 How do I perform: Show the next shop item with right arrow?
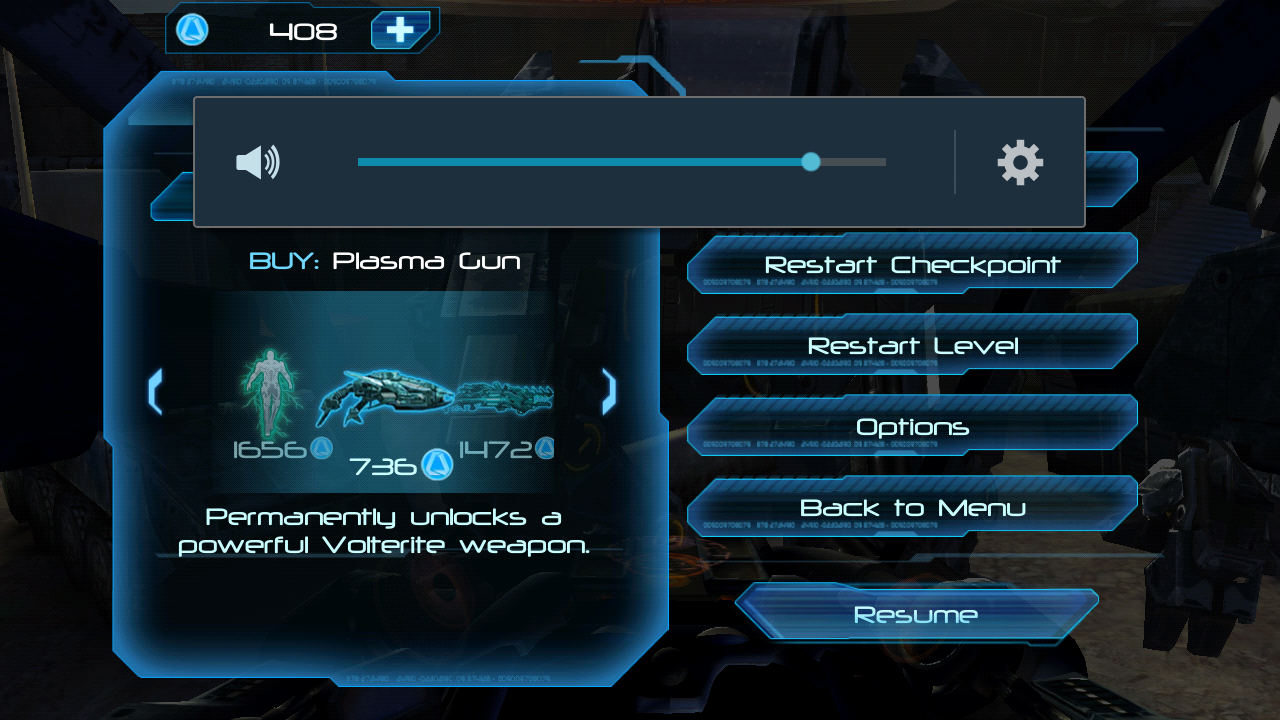[x=608, y=391]
